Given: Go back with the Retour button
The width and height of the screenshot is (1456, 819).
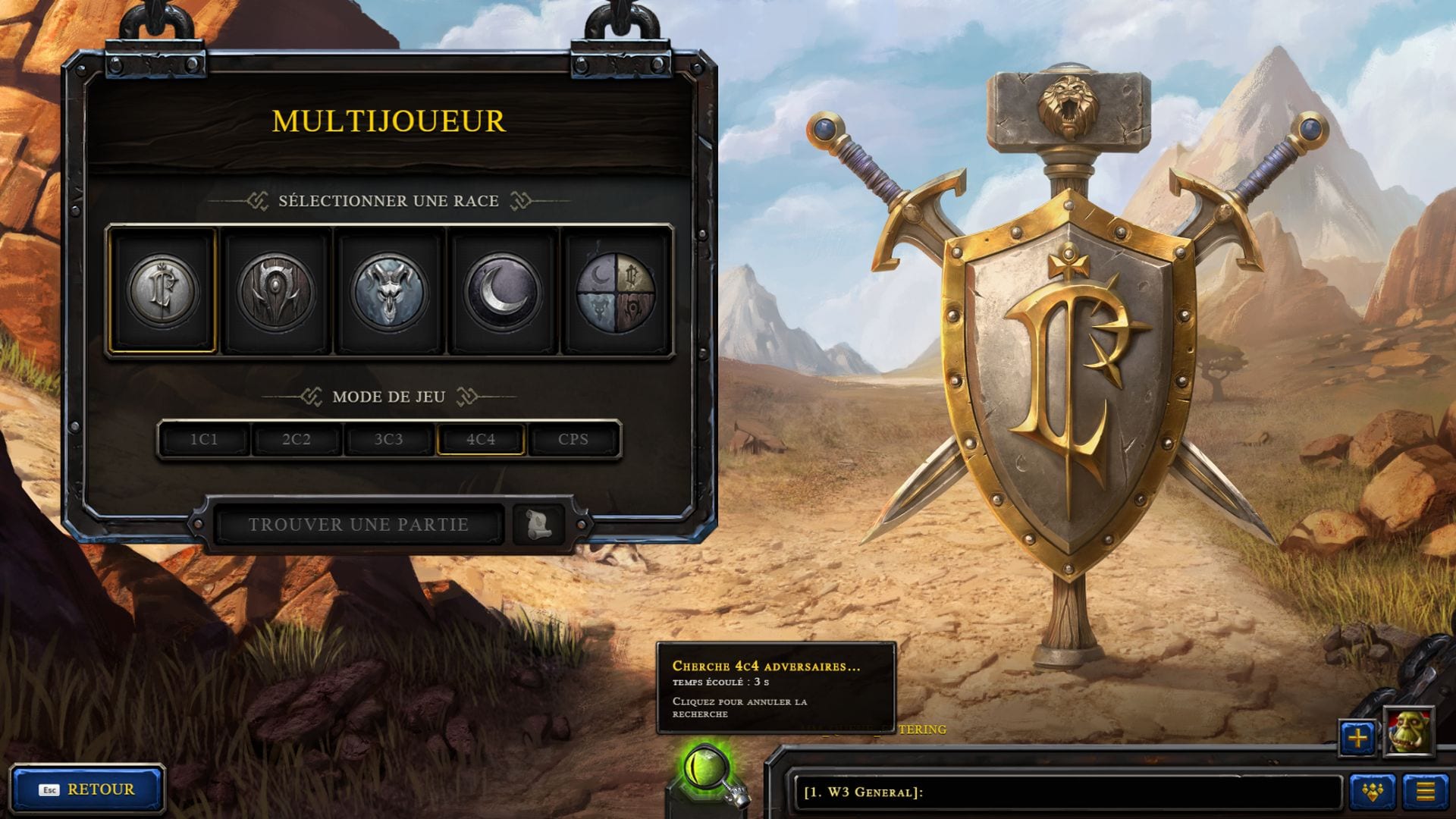Looking at the screenshot, I should point(87,789).
